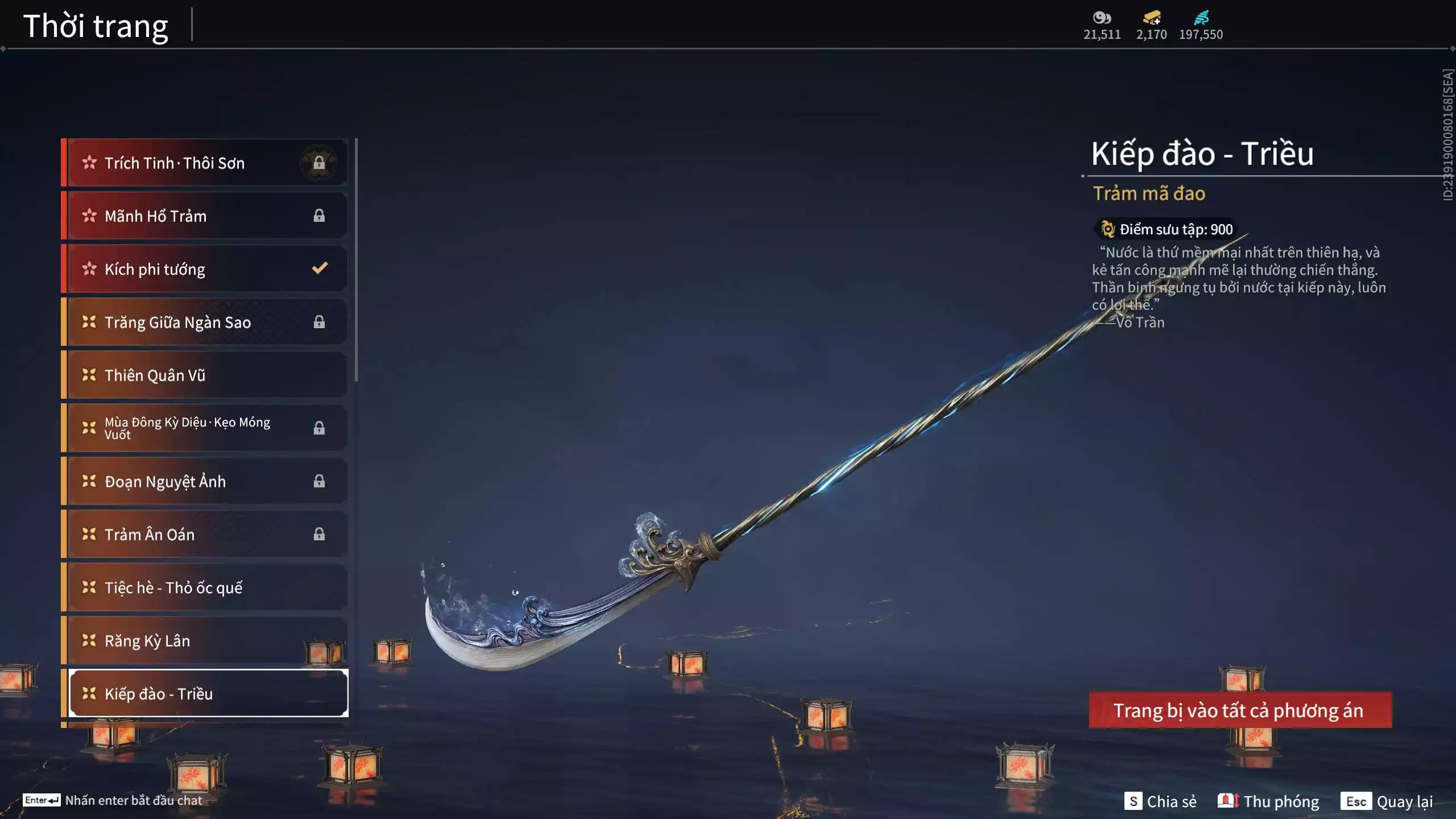1456x819 pixels.
Task: Select the Trích Tinh · Thôi Sơn skin
Action: tap(205, 163)
